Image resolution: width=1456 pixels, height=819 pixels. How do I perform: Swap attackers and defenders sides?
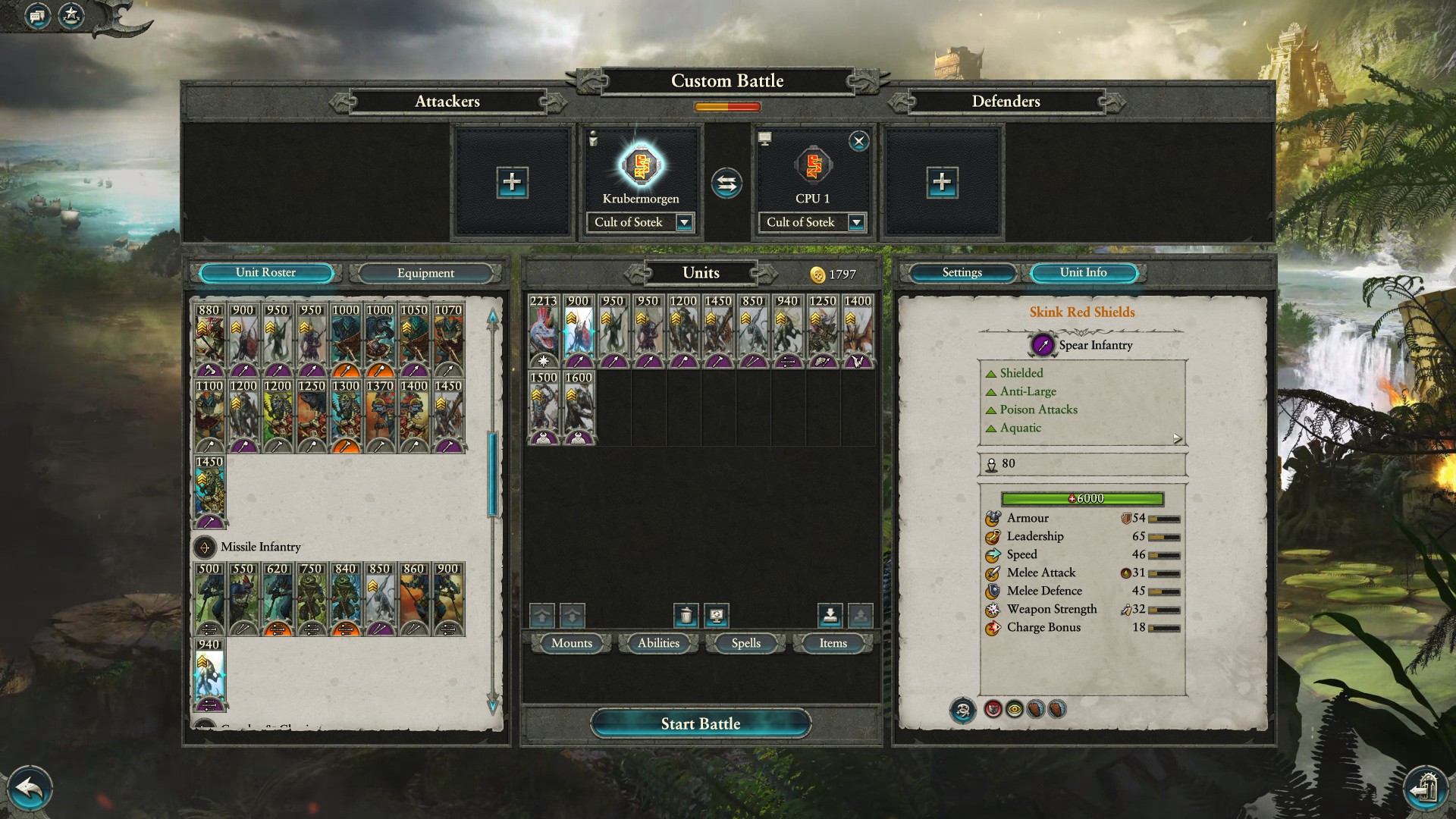point(726,183)
